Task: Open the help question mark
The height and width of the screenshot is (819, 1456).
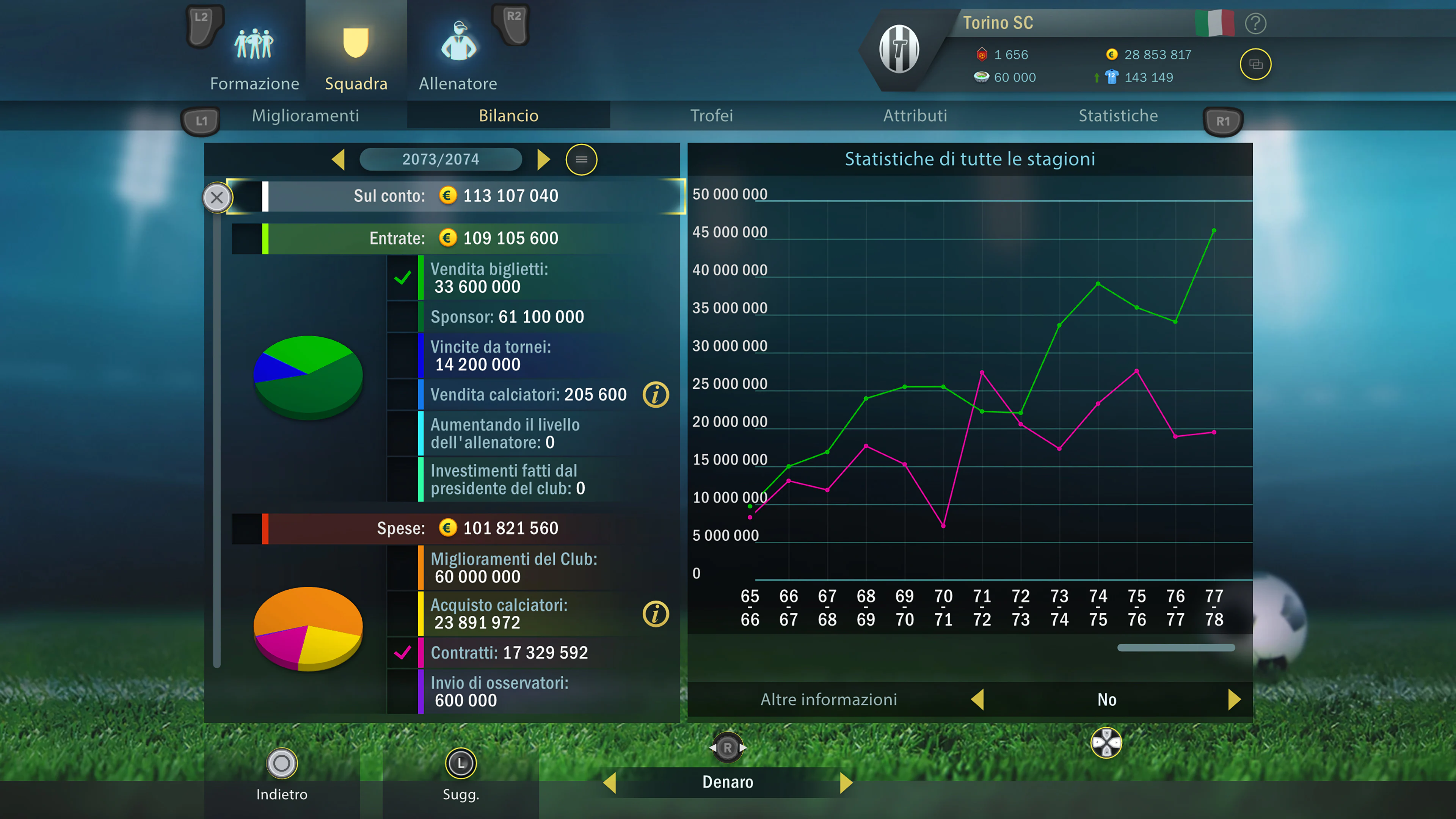Action: pos(1255,24)
